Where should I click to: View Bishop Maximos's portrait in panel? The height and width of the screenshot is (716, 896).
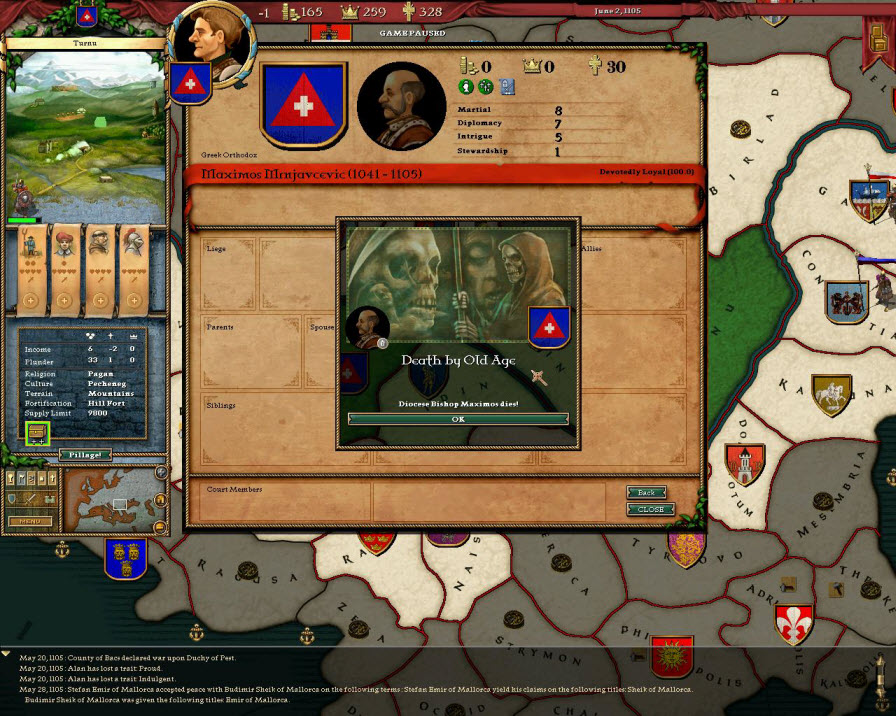[399, 103]
